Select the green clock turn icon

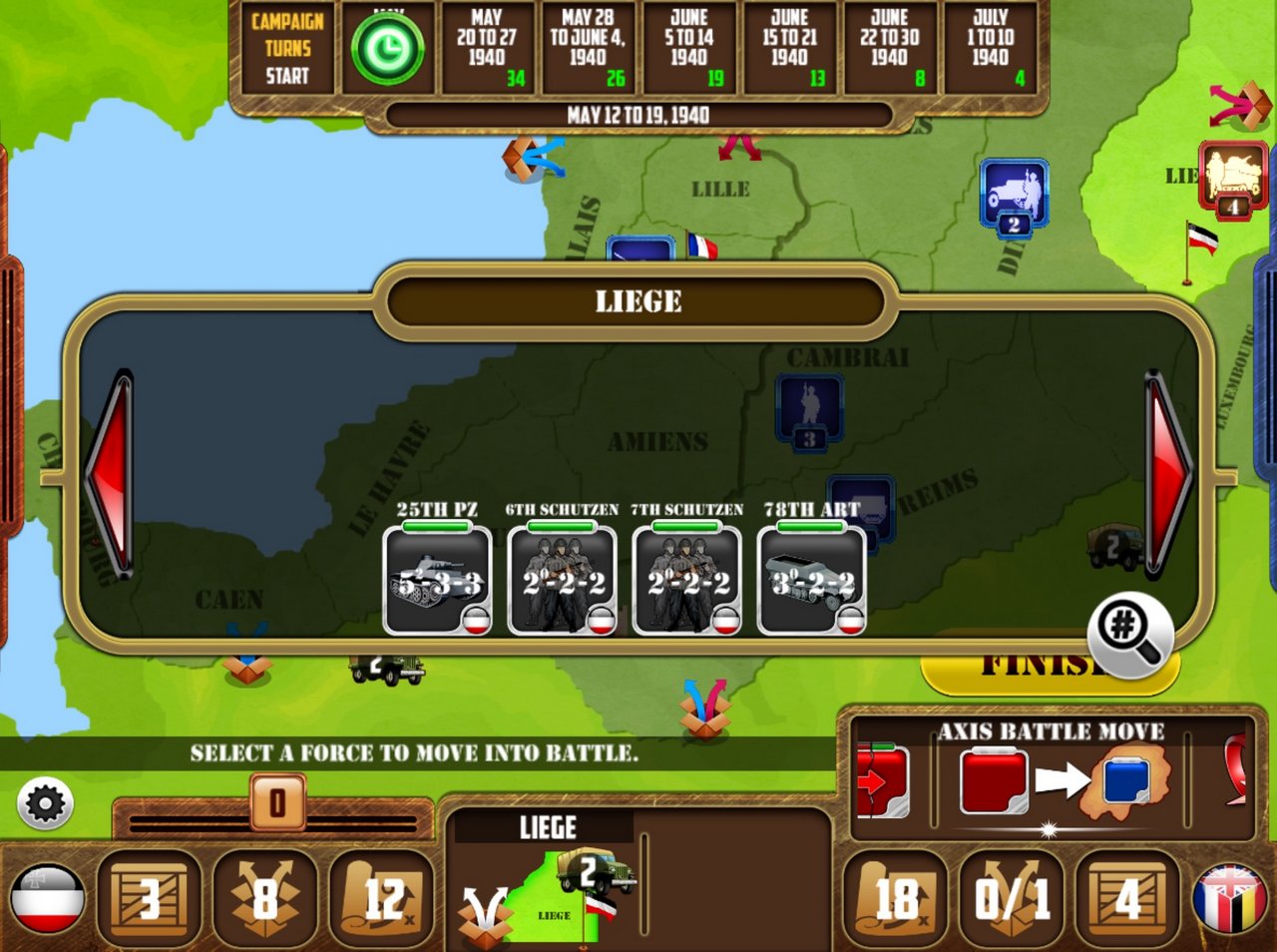pyautogui.click(x=387, y=49)
